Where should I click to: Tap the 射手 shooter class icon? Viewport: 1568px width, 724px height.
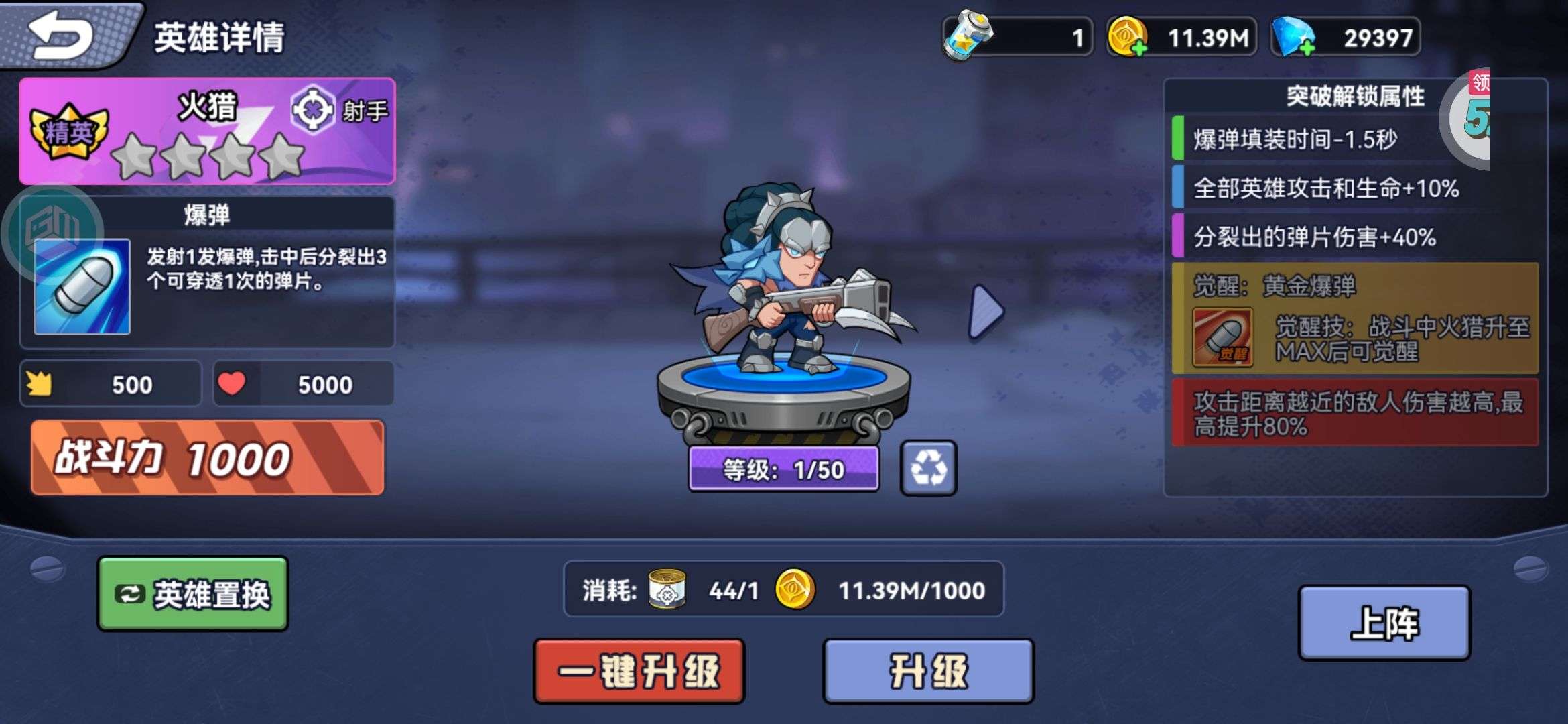pos(312,110)
